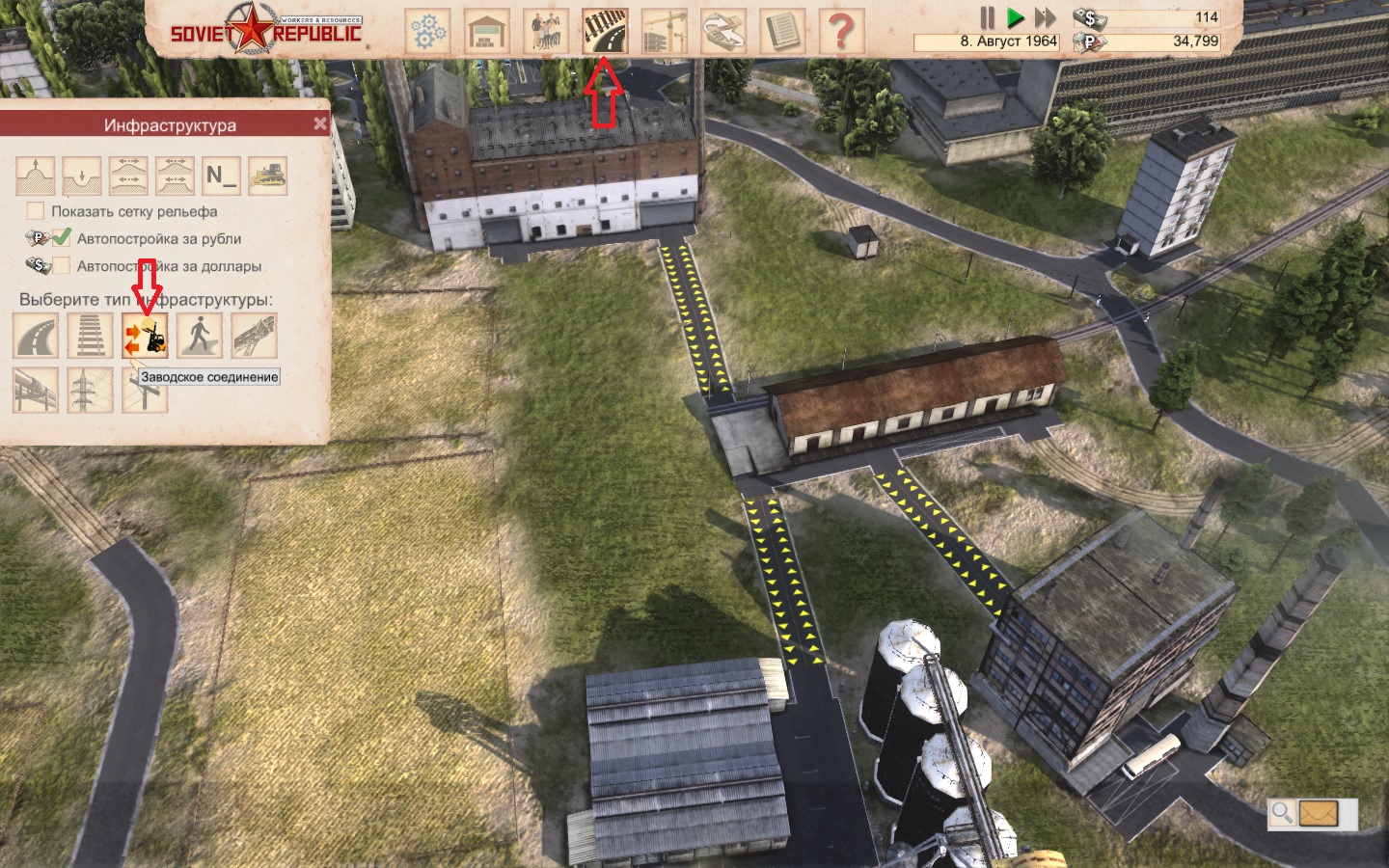Choose the conveyor infrastructure type
Viewport: 1389px width, 868px height.
click(x=254, y=337)
